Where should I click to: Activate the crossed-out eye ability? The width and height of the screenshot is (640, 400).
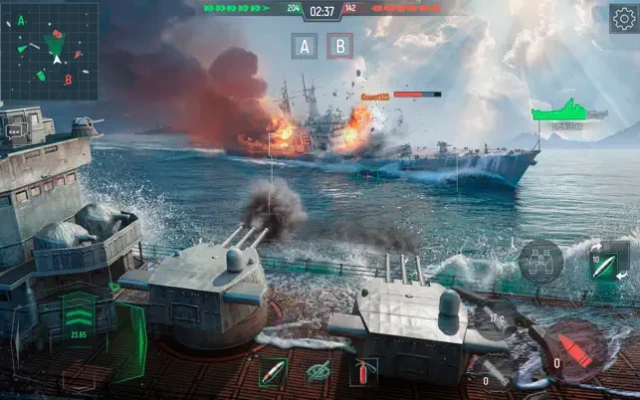point(319,371)
